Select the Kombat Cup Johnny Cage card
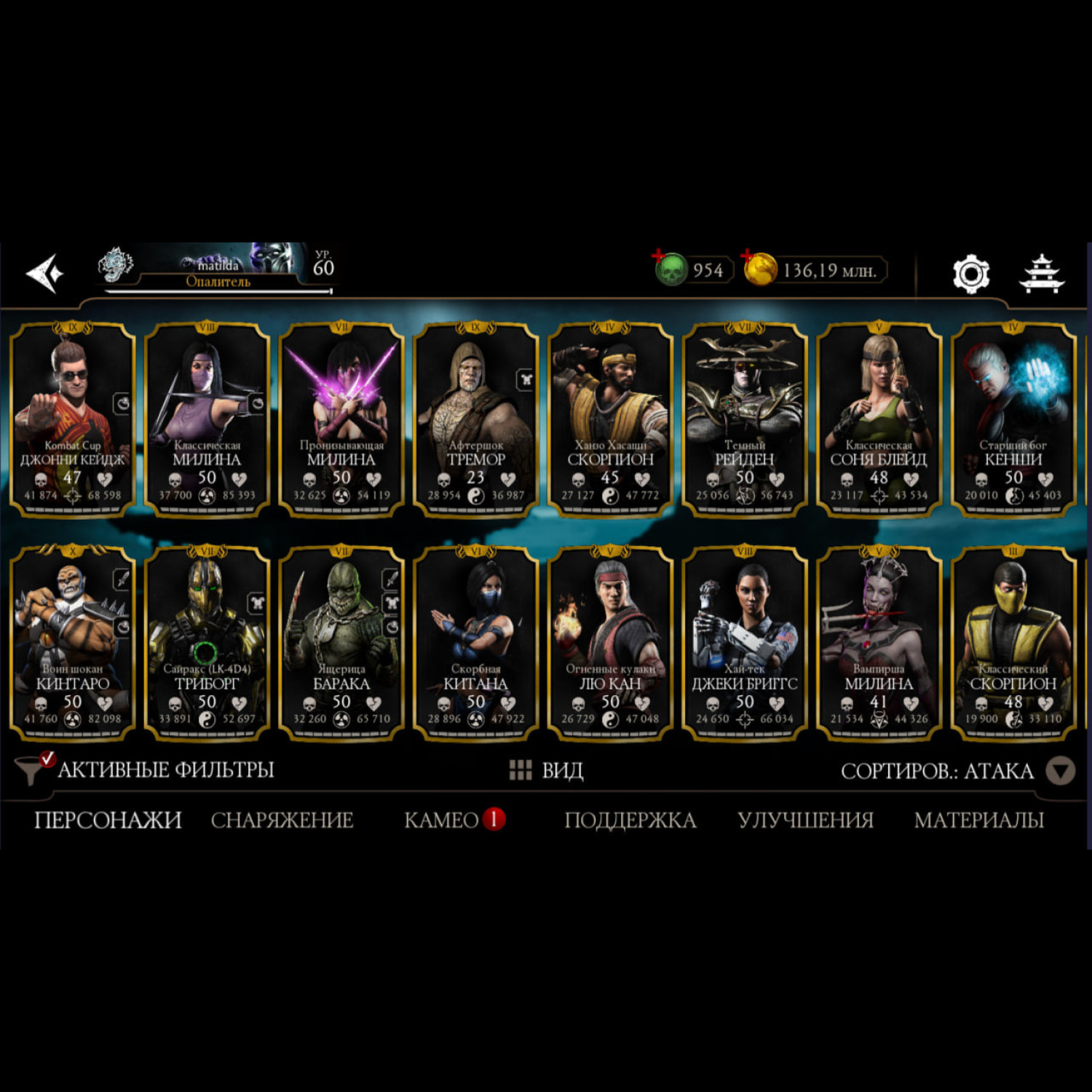The height and width of the screenshot is (1092, 1092). click(x=72, y=419)
